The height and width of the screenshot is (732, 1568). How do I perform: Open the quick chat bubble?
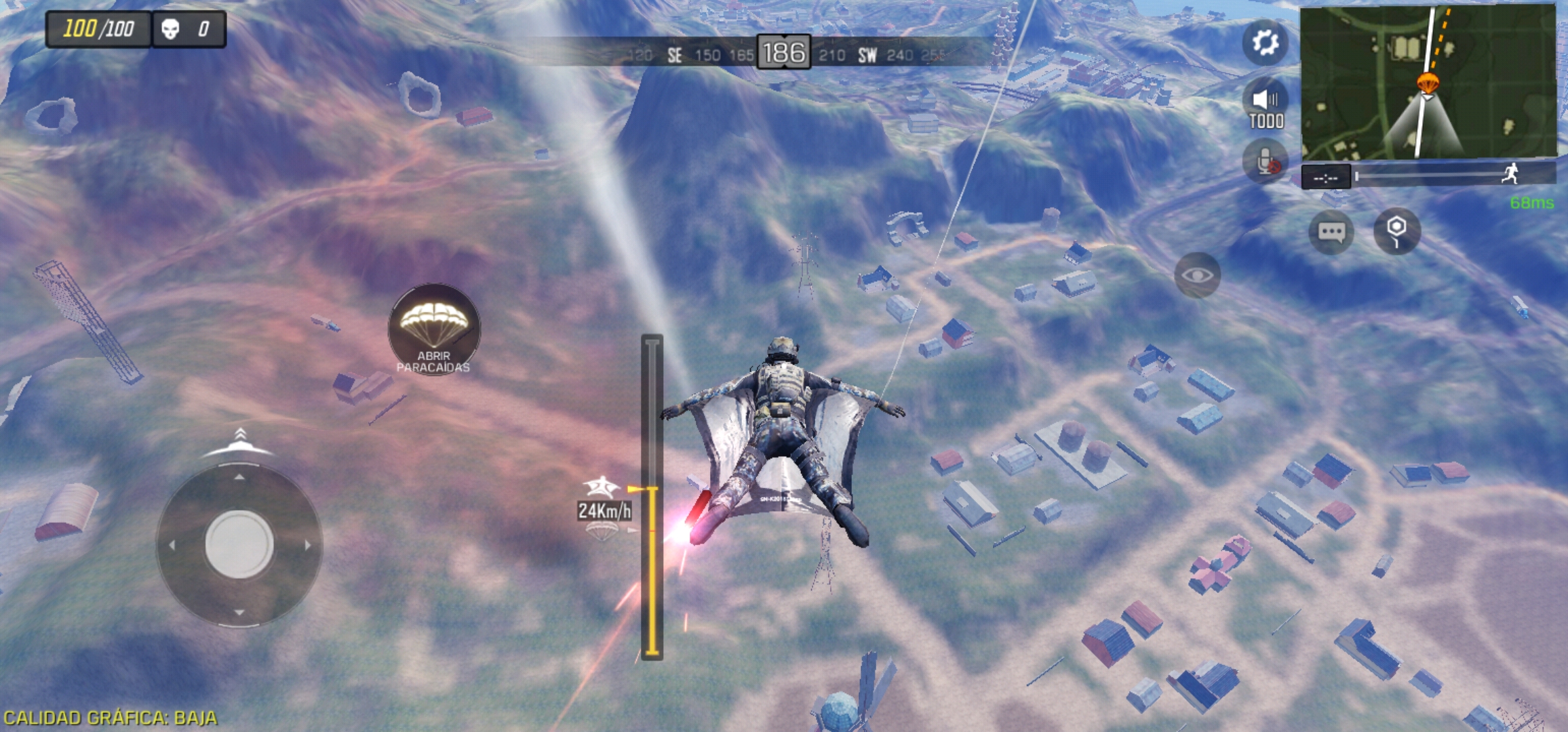pos(1331,232)
